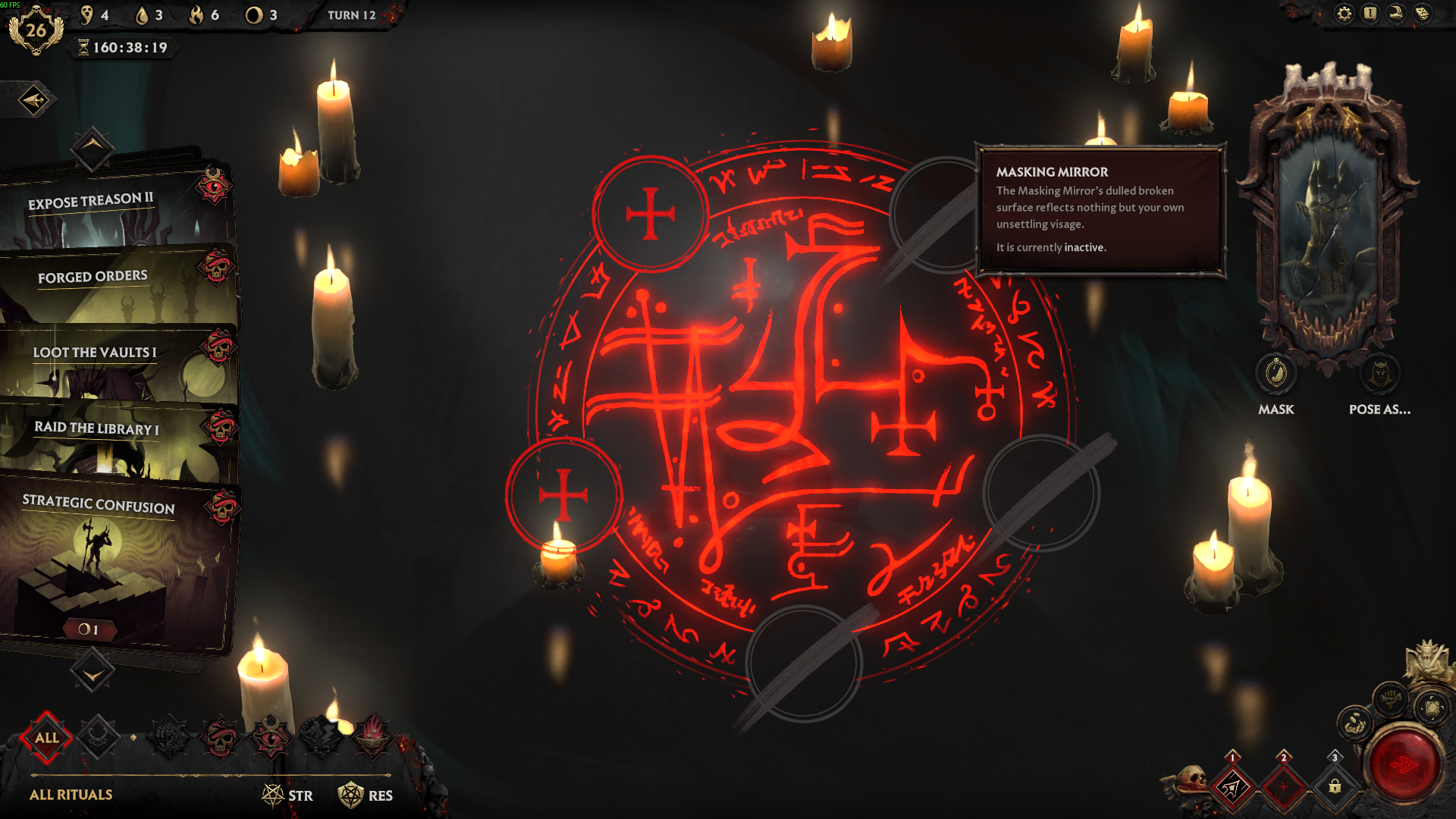Choose the Strategic Confusion ritual card

coord(114,561)
